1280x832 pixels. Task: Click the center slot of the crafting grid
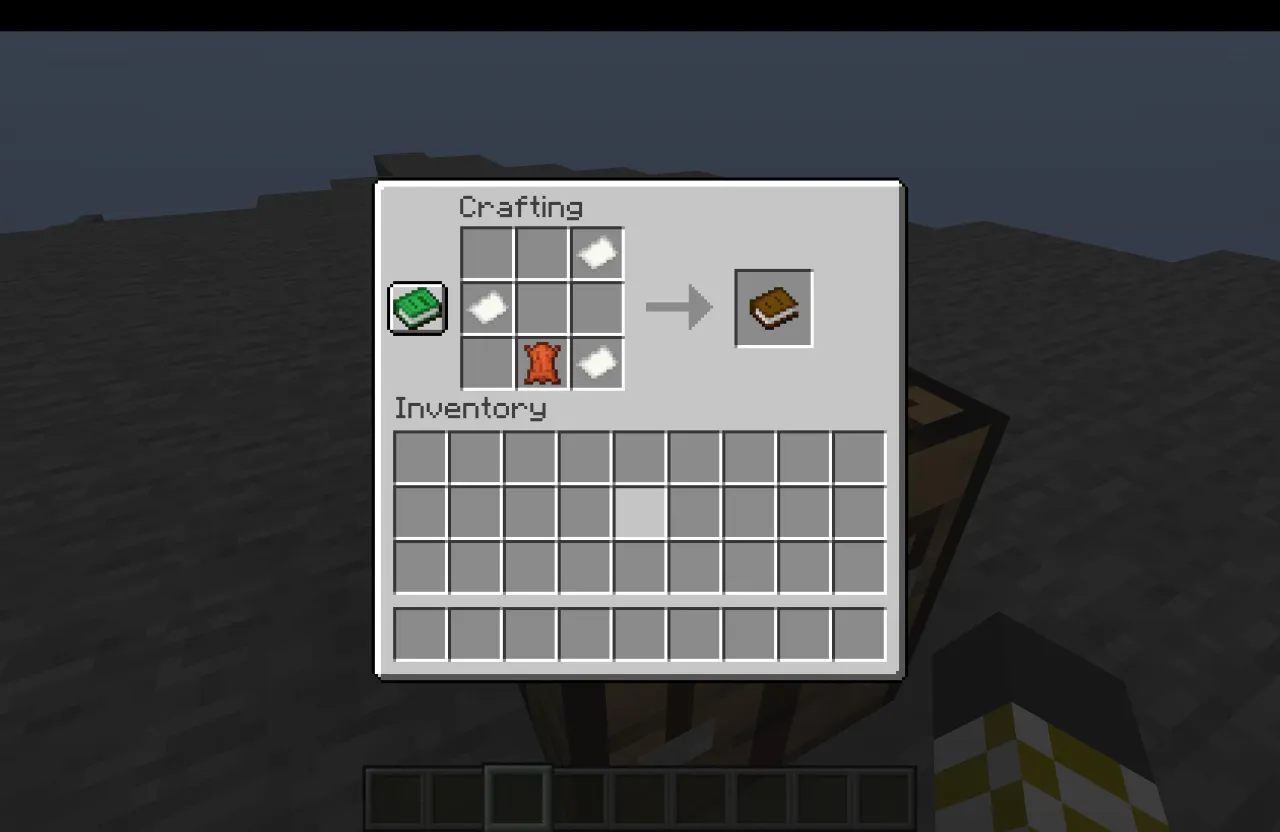[541, 307]
